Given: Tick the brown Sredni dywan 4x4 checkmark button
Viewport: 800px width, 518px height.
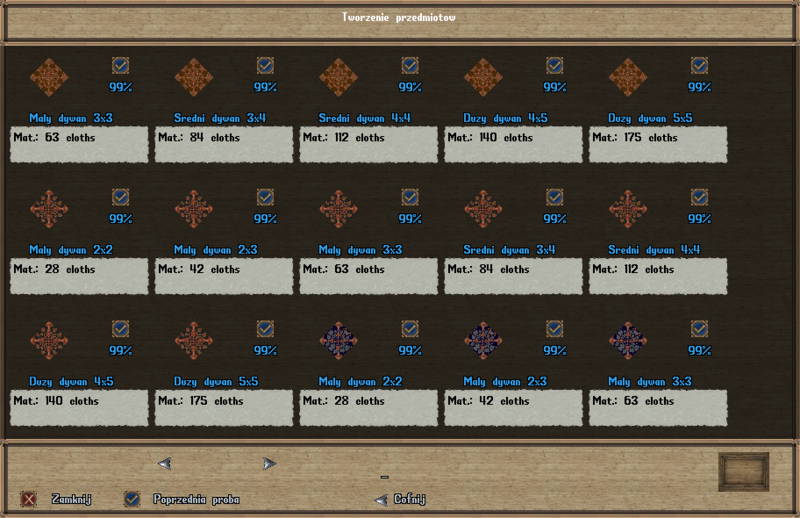Looking at the screenshot, I should [x=410, y=66].
